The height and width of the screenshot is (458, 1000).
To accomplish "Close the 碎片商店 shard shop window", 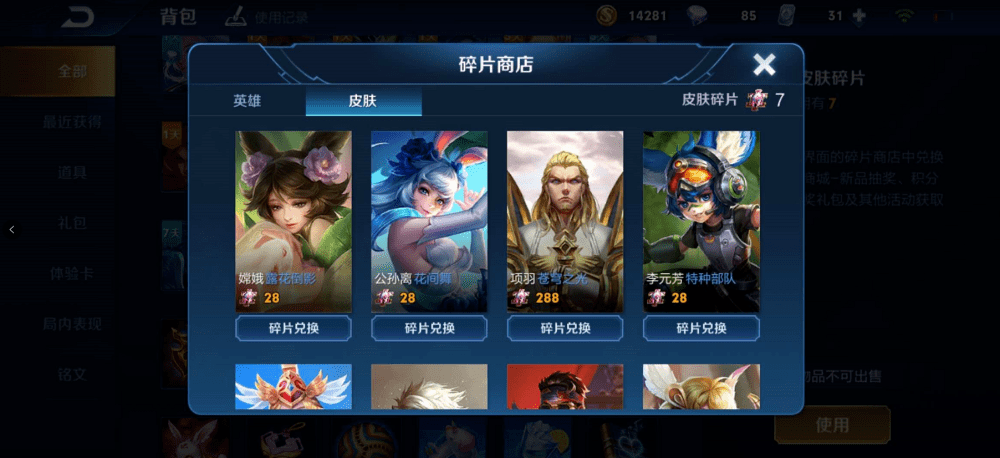I will 764,65.
